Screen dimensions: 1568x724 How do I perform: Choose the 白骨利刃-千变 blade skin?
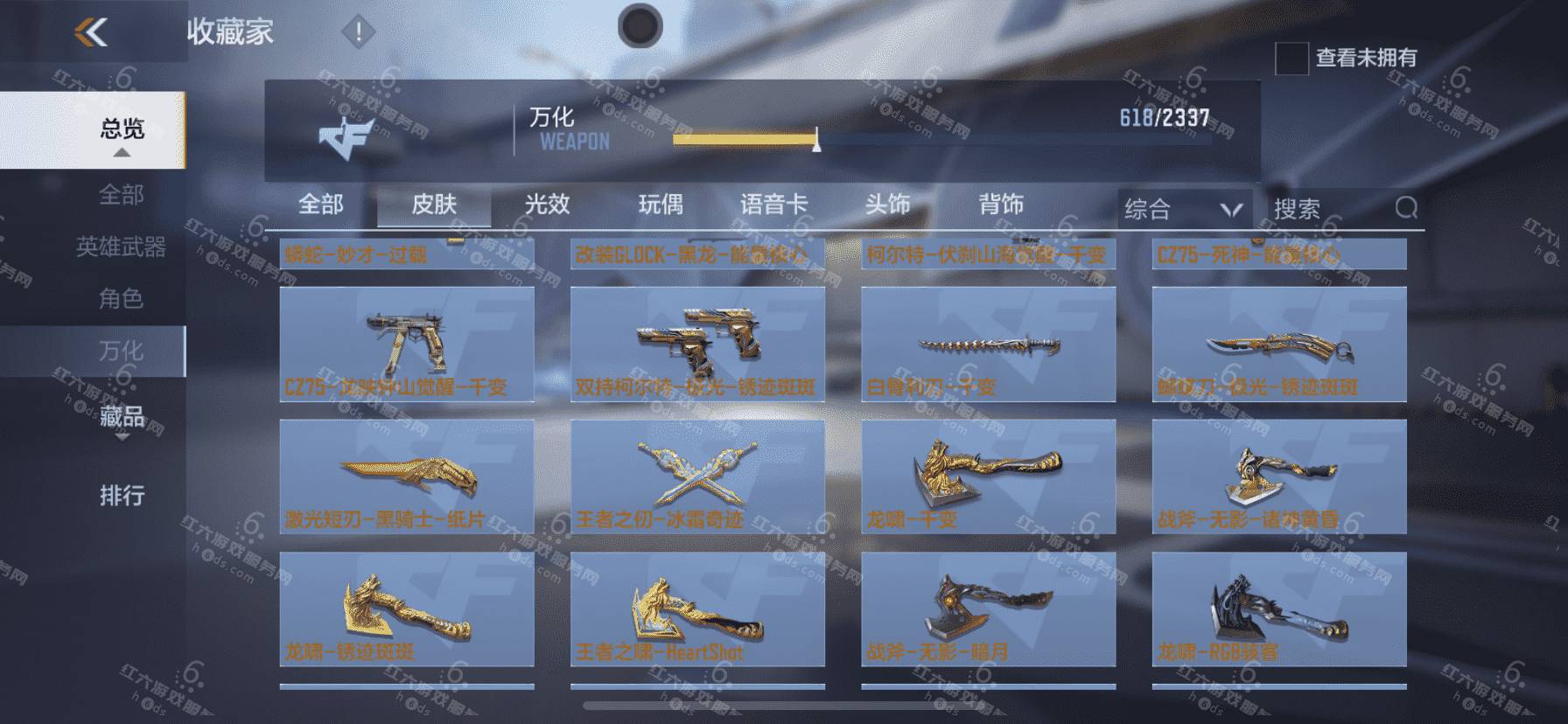(x=988, y=345)
